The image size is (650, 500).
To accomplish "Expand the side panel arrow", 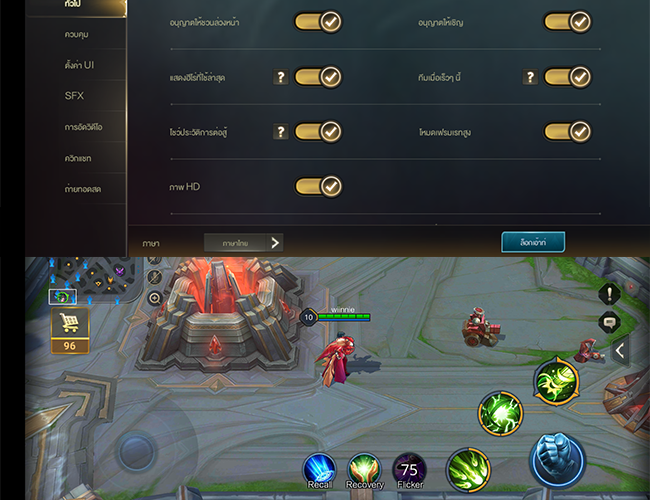I will (x=621, y=351).
